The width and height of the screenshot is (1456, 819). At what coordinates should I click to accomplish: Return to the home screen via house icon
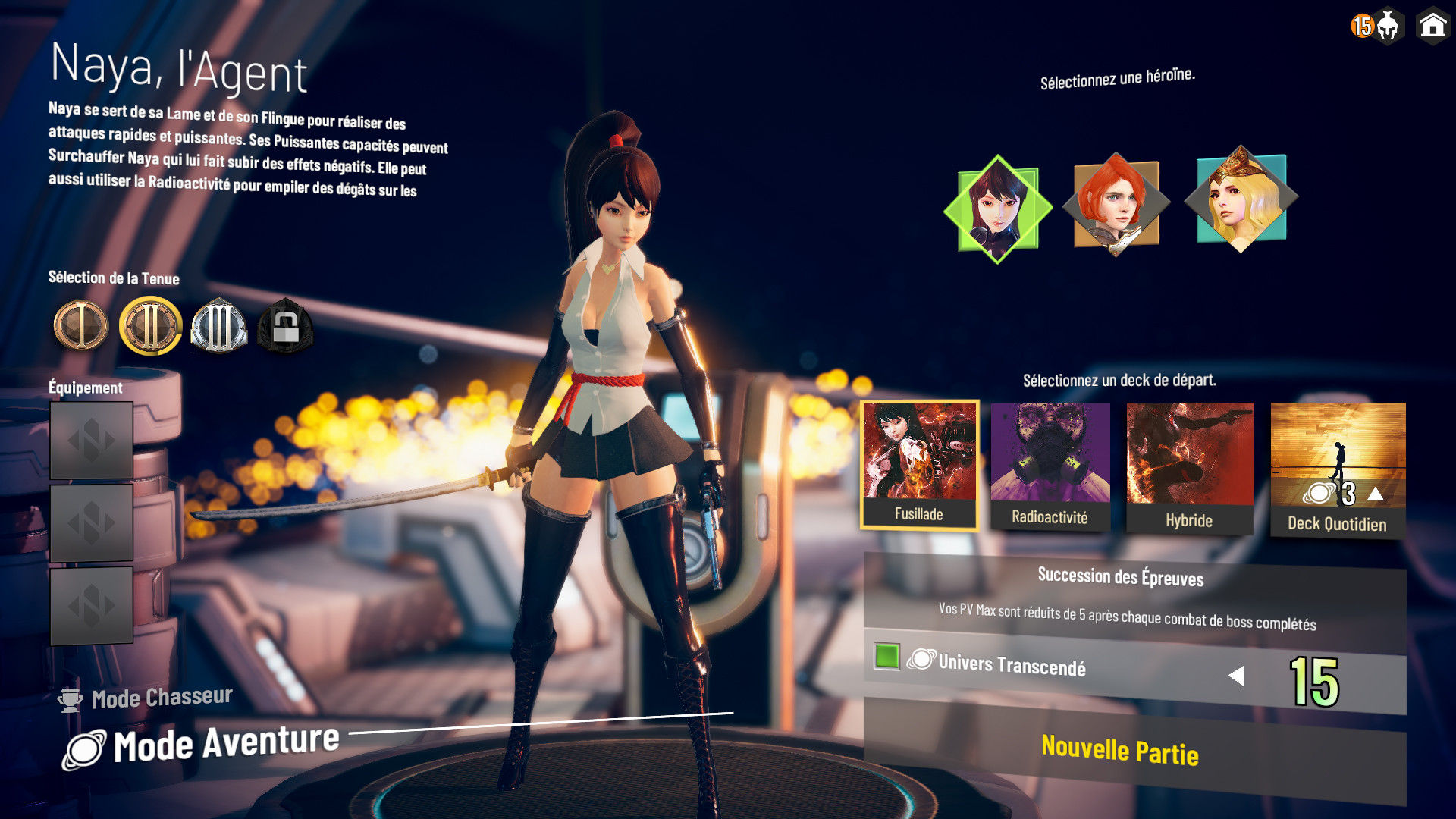click(1432, 27)
